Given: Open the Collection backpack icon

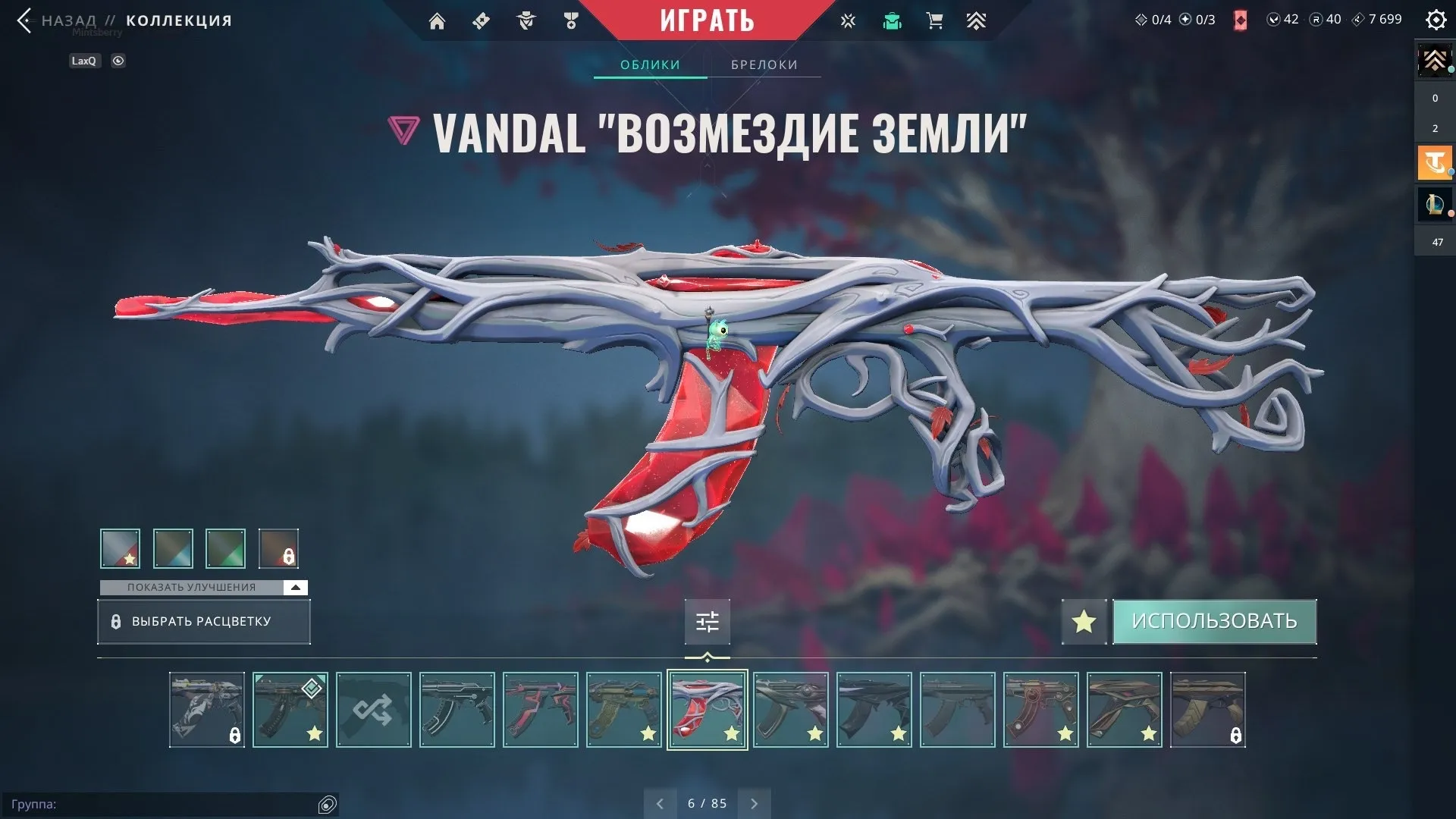Looking at the screenshot, I should (x=892, y=20).
